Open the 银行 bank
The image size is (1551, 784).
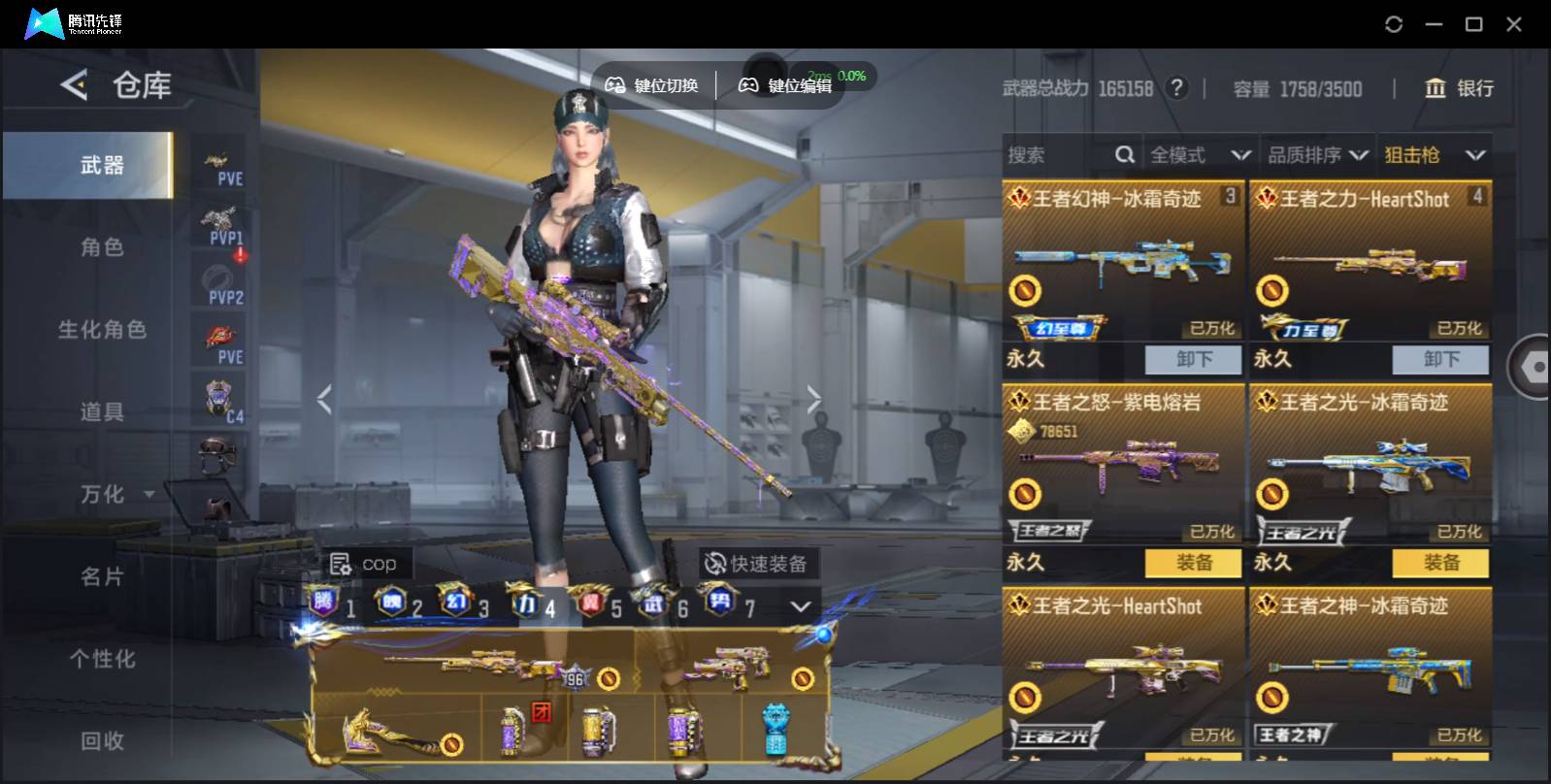tap(1459, 88)
